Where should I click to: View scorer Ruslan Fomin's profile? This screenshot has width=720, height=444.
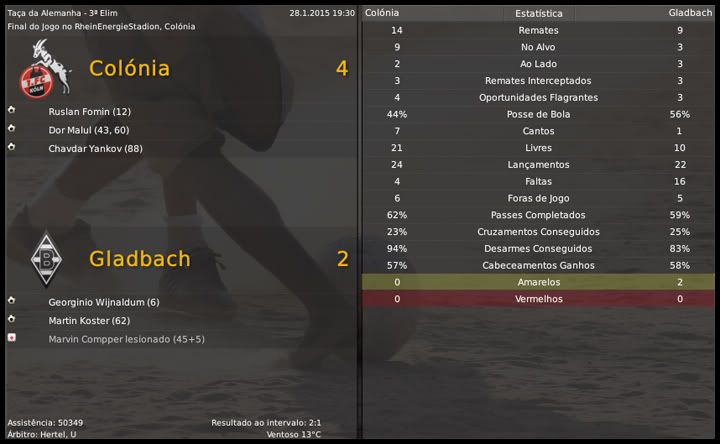pyautogui.click(x=89, y=112)
